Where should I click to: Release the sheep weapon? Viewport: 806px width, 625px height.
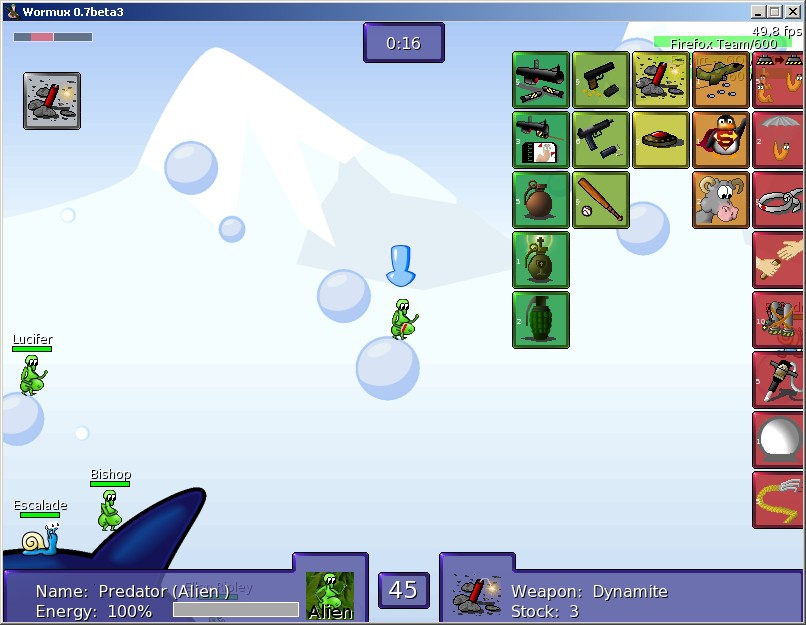[720, 200]
